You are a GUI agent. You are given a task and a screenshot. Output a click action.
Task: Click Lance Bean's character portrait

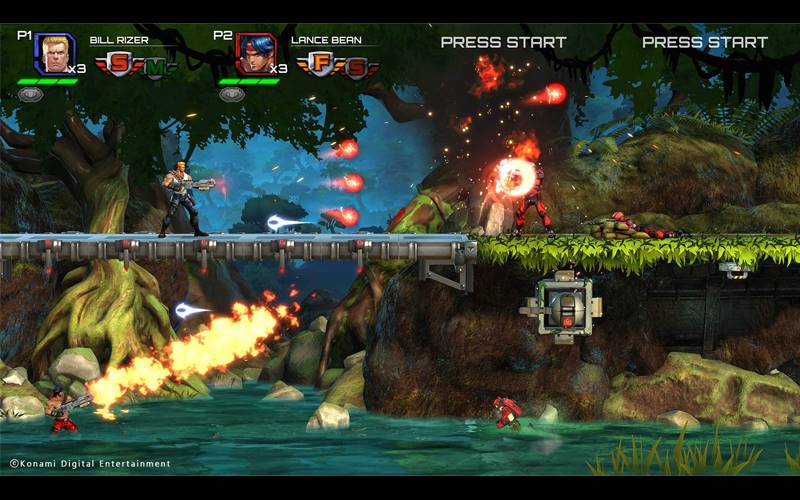256,54
